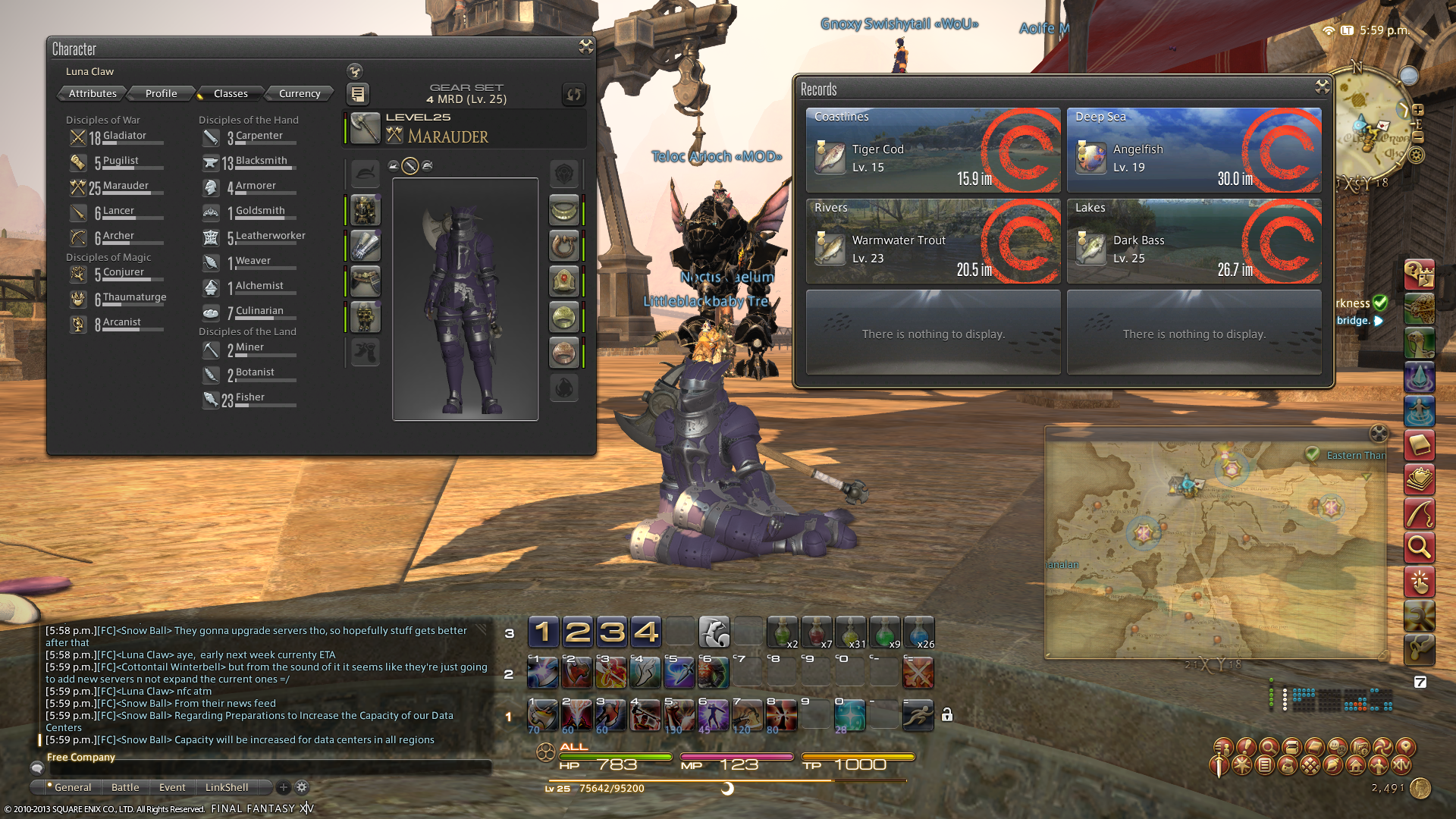Viewport: 1456px width, 819px height.
Task: Activate gear set 1 on the hotbar
Action: (543, 632)
